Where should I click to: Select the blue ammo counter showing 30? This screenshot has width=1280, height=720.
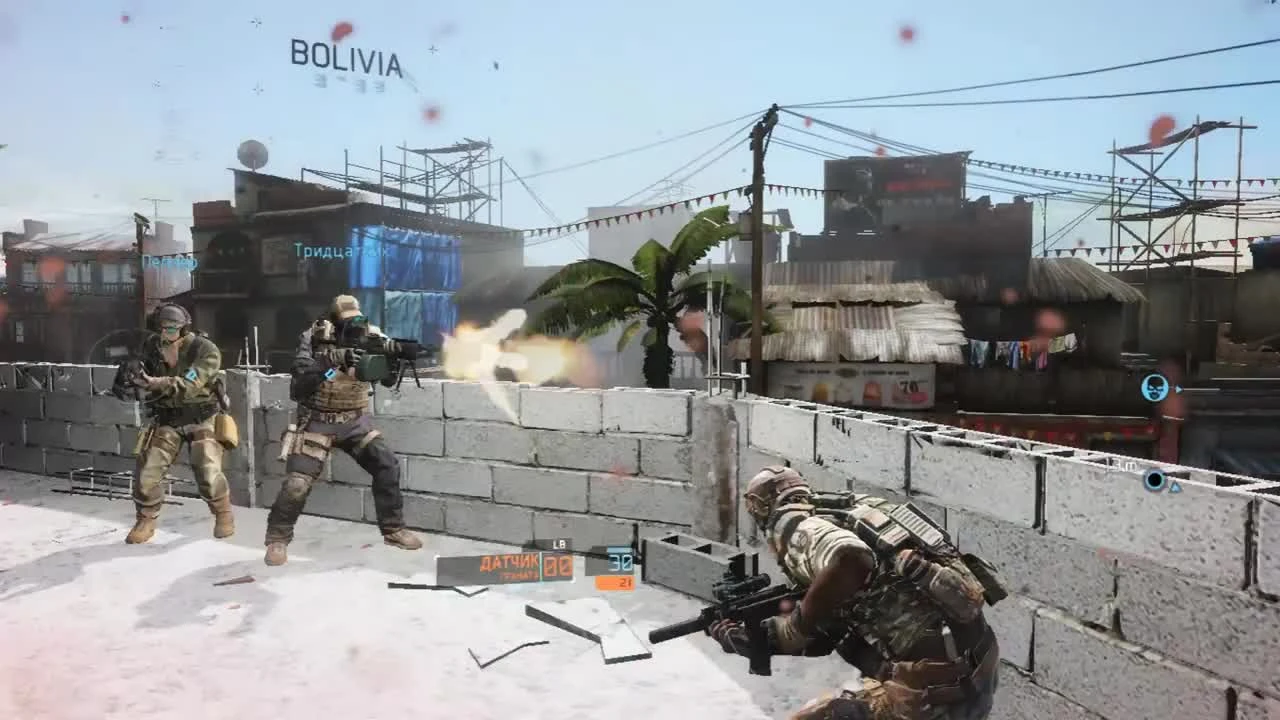pyautogui.click(x=621, y=563)
